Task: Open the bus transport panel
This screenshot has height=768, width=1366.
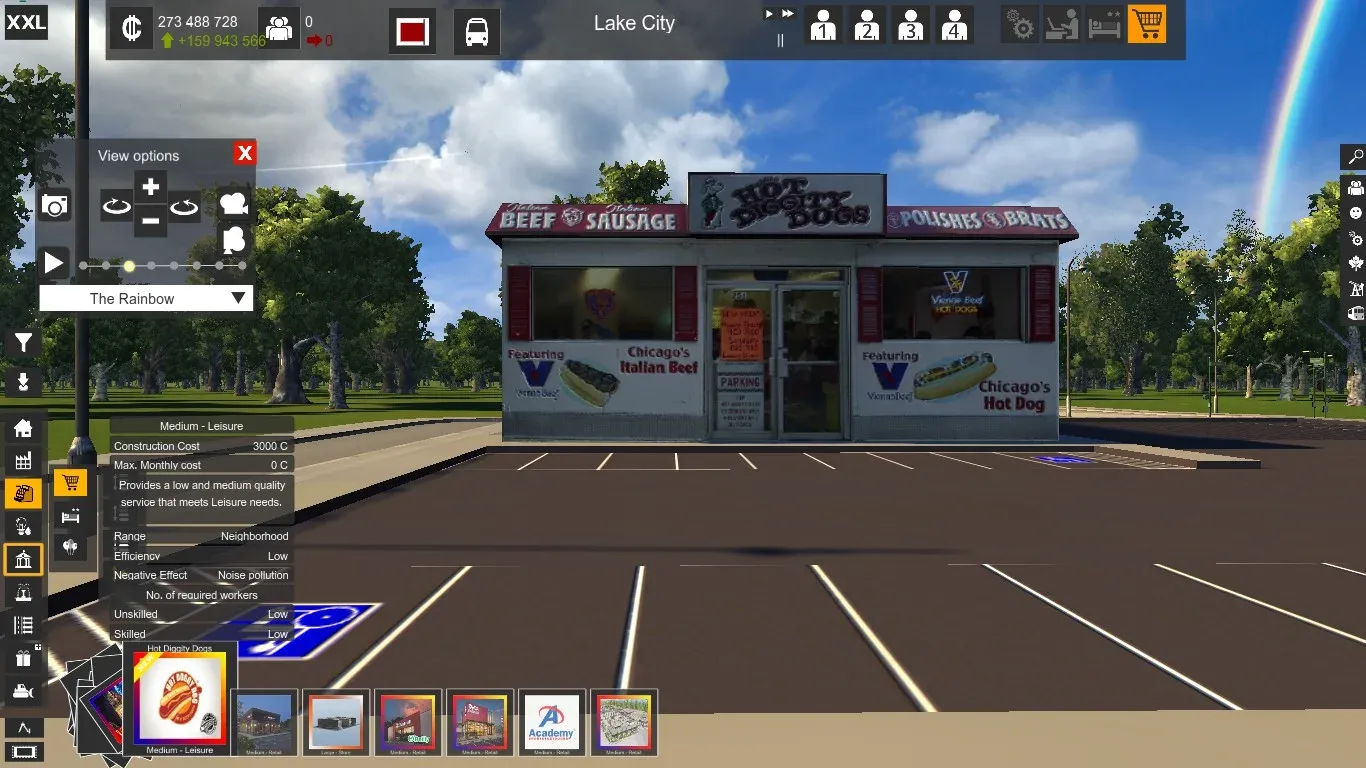Action: [477, 32]
